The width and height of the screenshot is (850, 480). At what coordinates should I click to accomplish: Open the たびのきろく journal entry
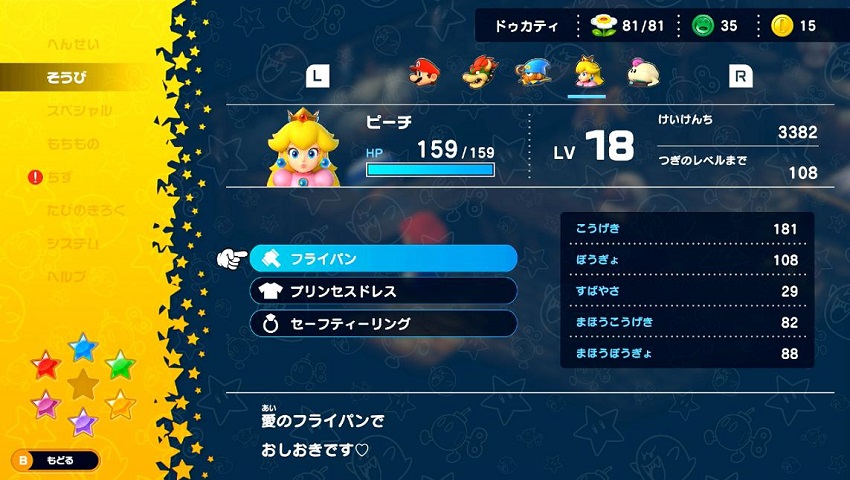click(x=85, y=210)
